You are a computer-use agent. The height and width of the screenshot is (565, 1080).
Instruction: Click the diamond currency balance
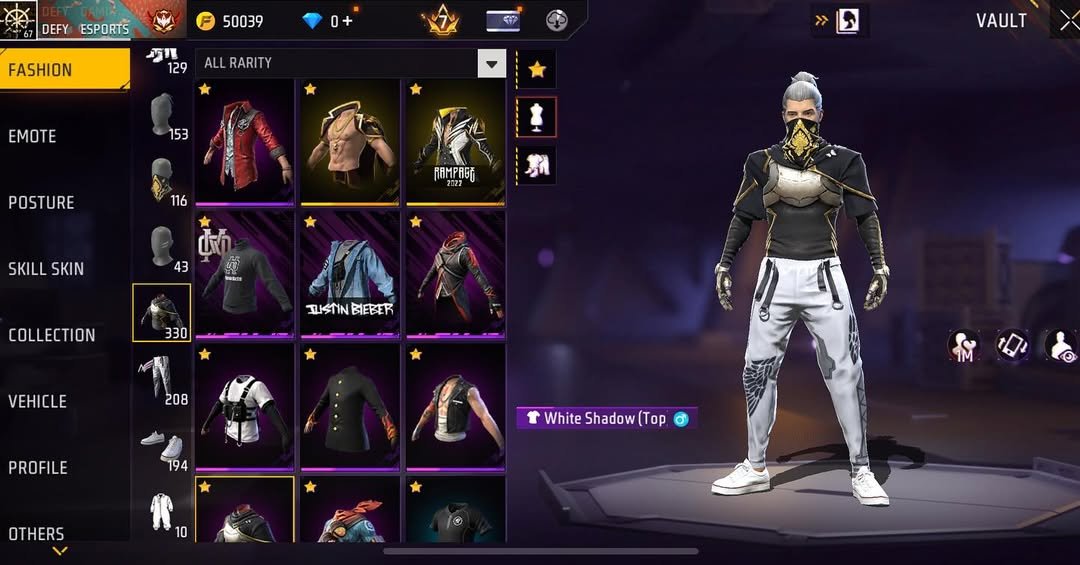pos(328,21)
